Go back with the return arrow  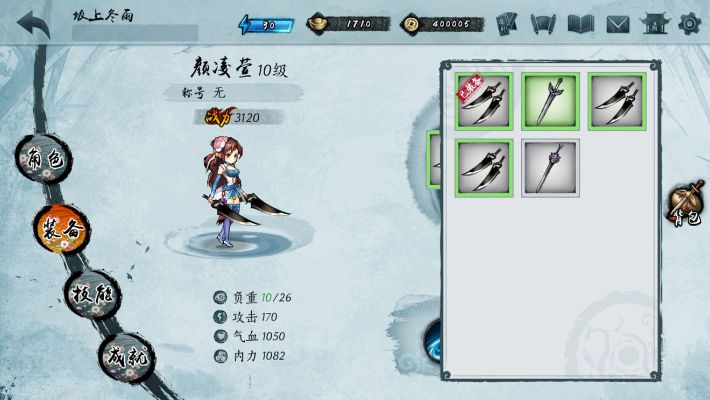pyautogui.click(x=32, y=23)
